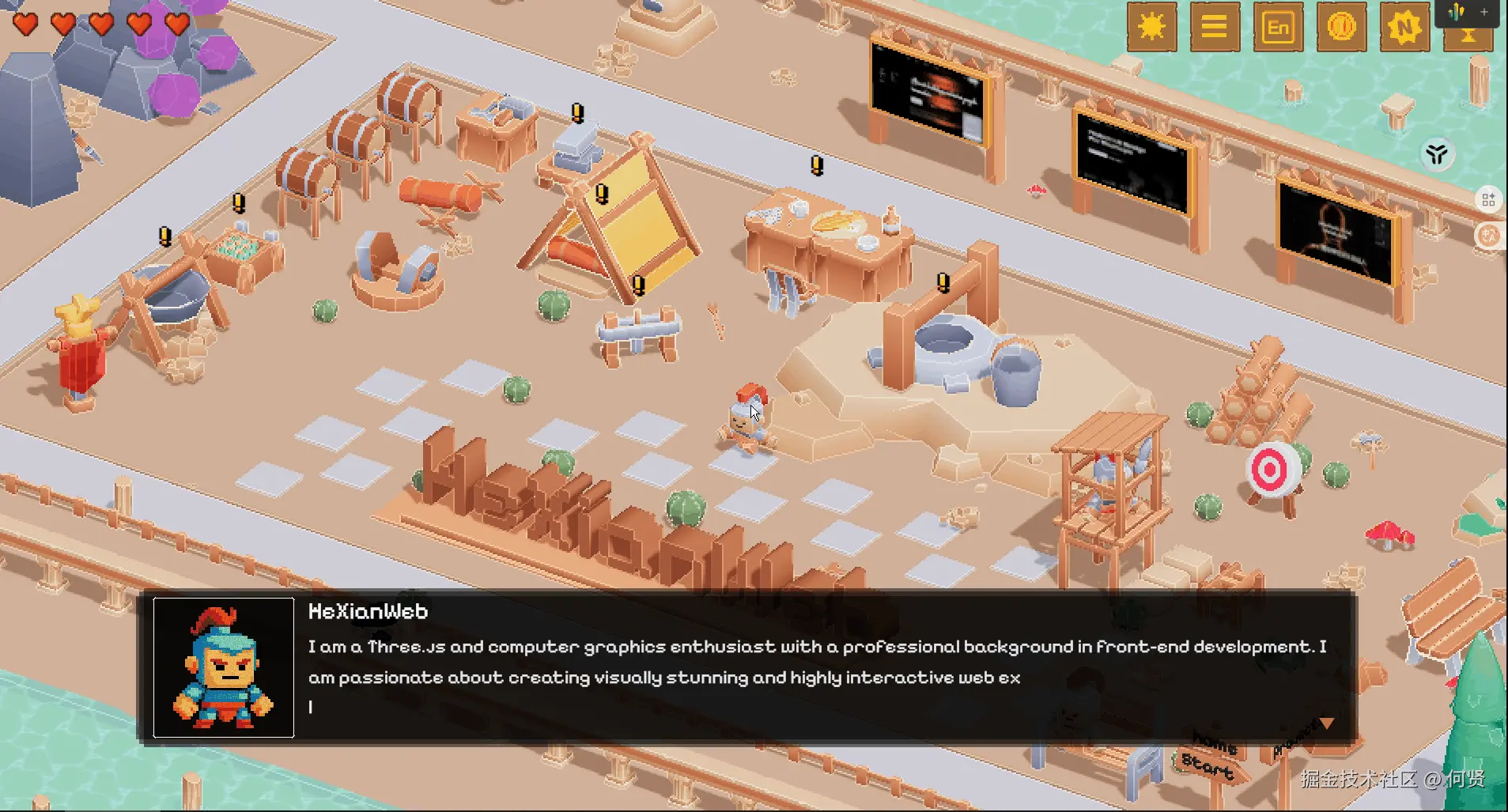Open the orange translate floating button
This screenshot has height=812, width=1508.
[x=1490, y=236]
